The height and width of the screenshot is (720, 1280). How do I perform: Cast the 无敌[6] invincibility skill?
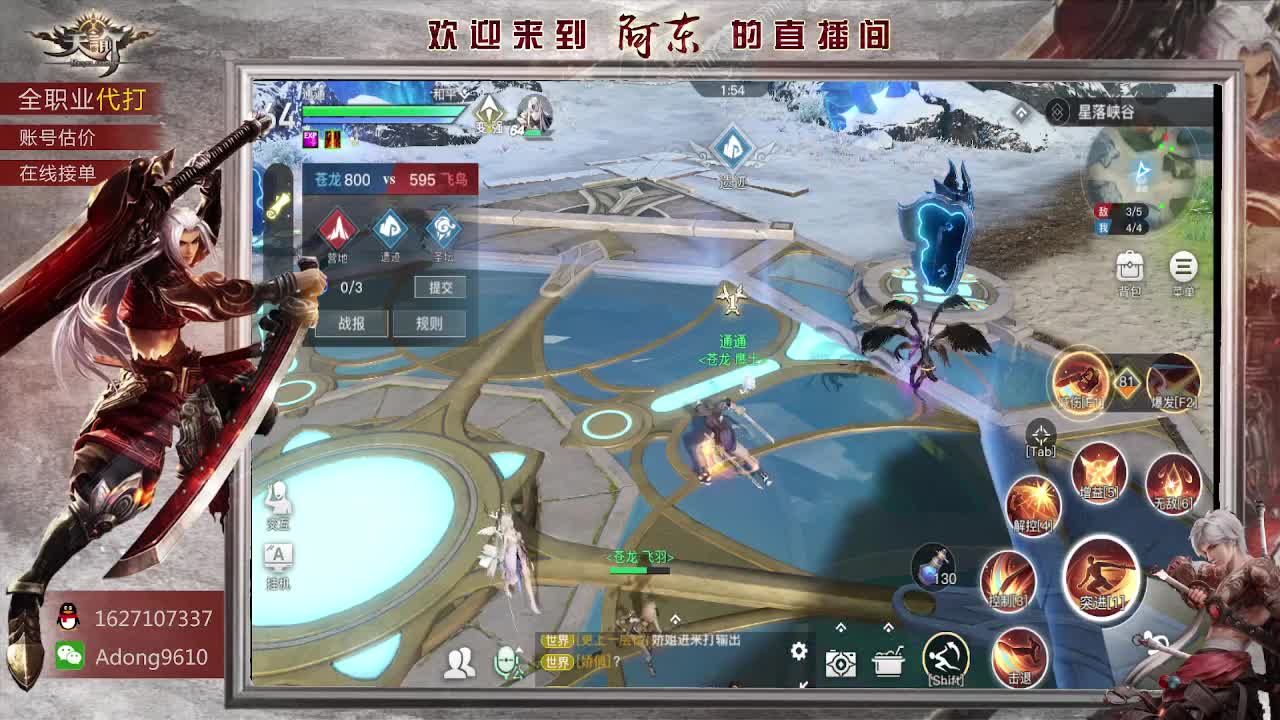[x=1171, y=480]
